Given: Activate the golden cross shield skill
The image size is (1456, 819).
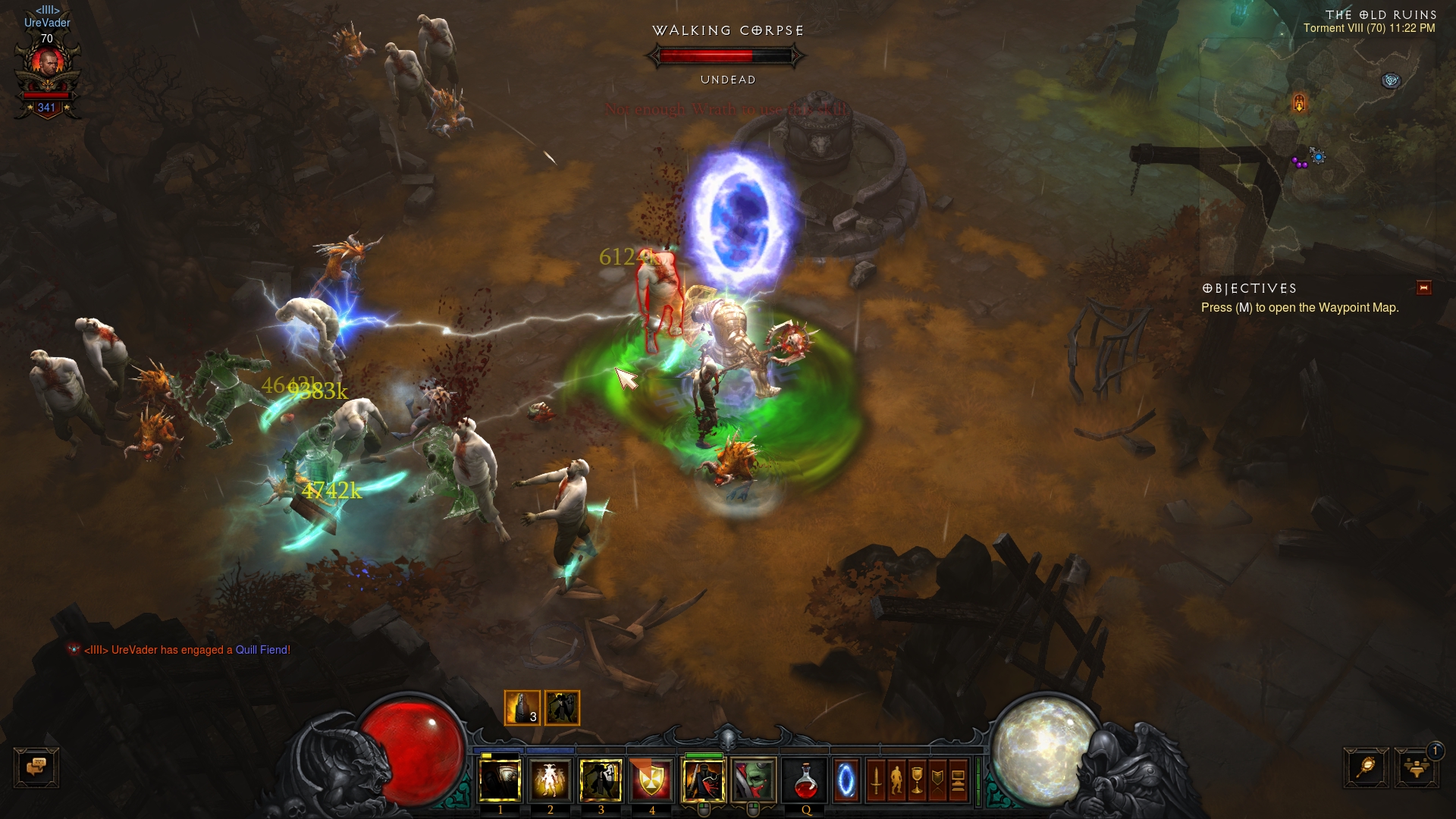Looking at the screenshot, I should 651,780.
